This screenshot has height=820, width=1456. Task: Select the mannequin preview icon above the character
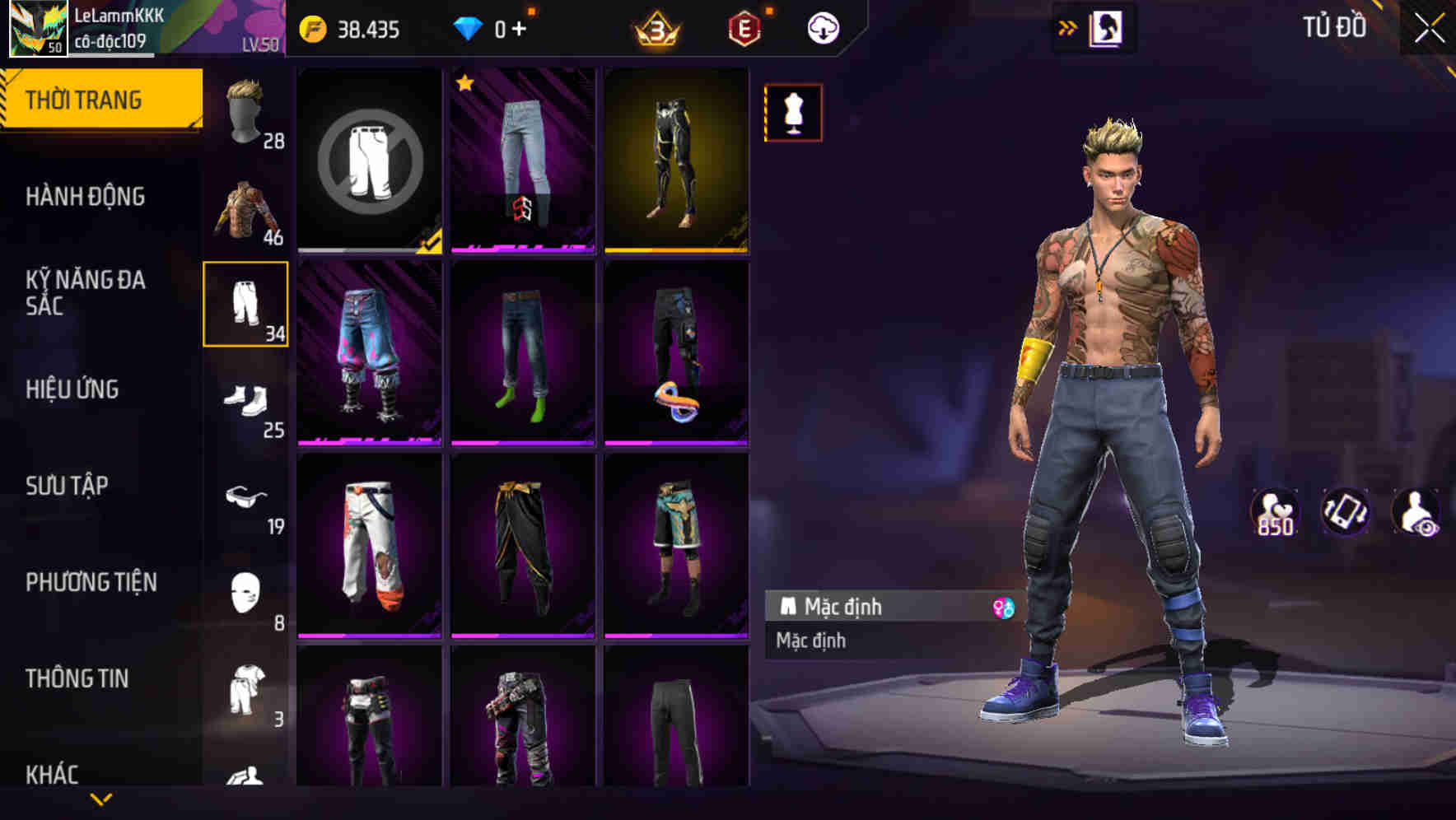(x=793, y=112)
